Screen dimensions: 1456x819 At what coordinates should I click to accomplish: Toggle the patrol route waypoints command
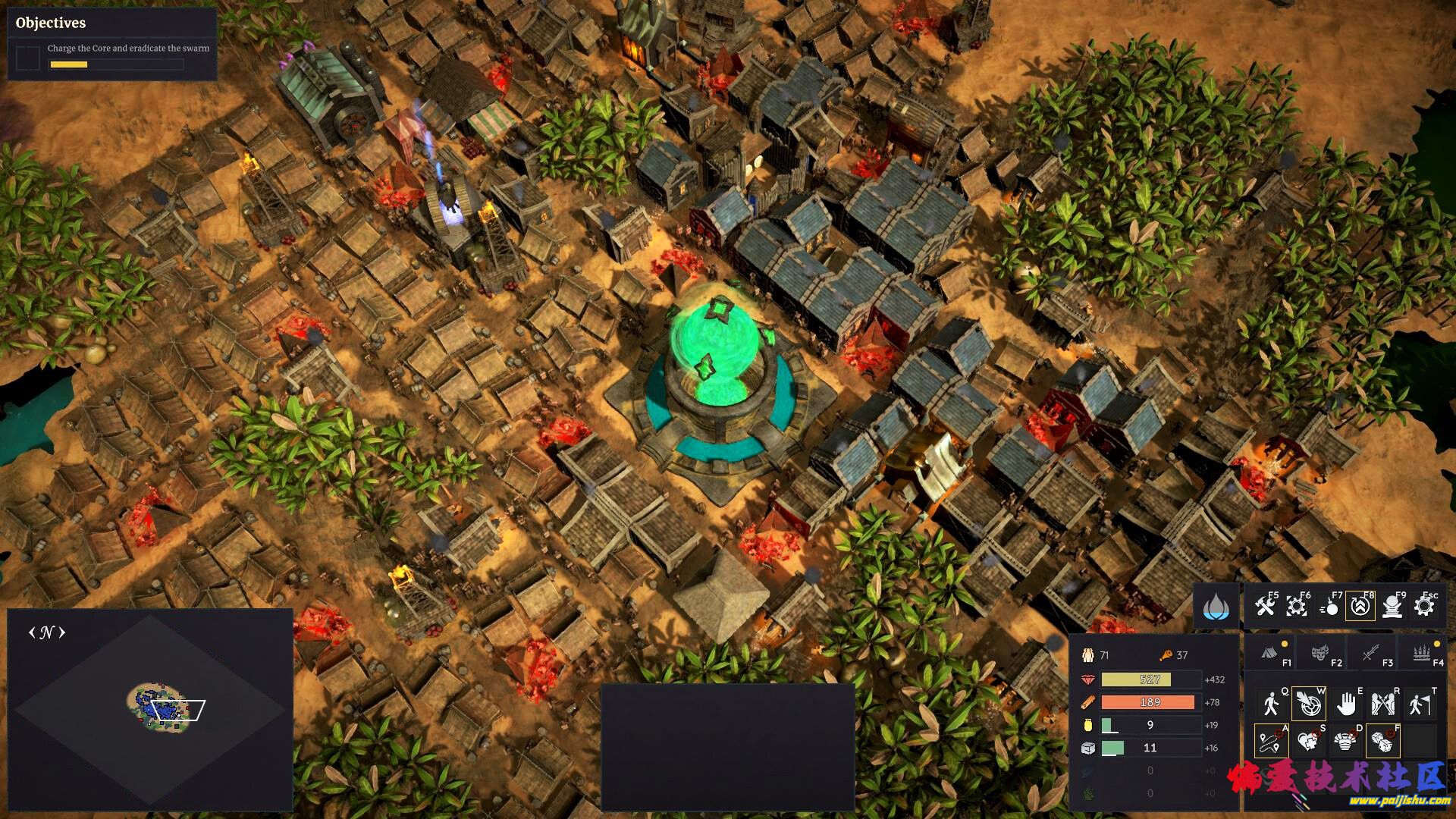[x=1272, y=741]
